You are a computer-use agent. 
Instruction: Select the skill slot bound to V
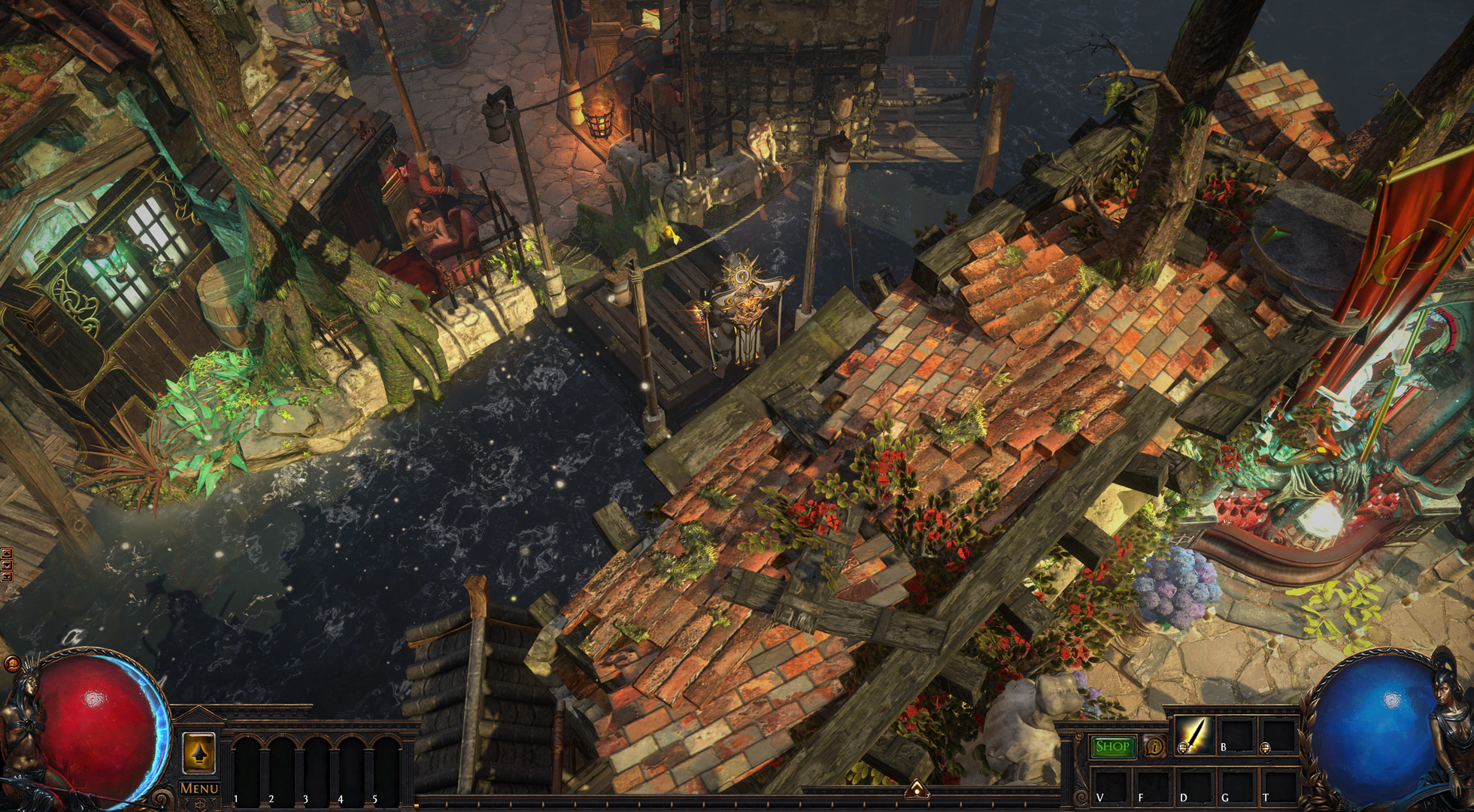(1110, 786)
